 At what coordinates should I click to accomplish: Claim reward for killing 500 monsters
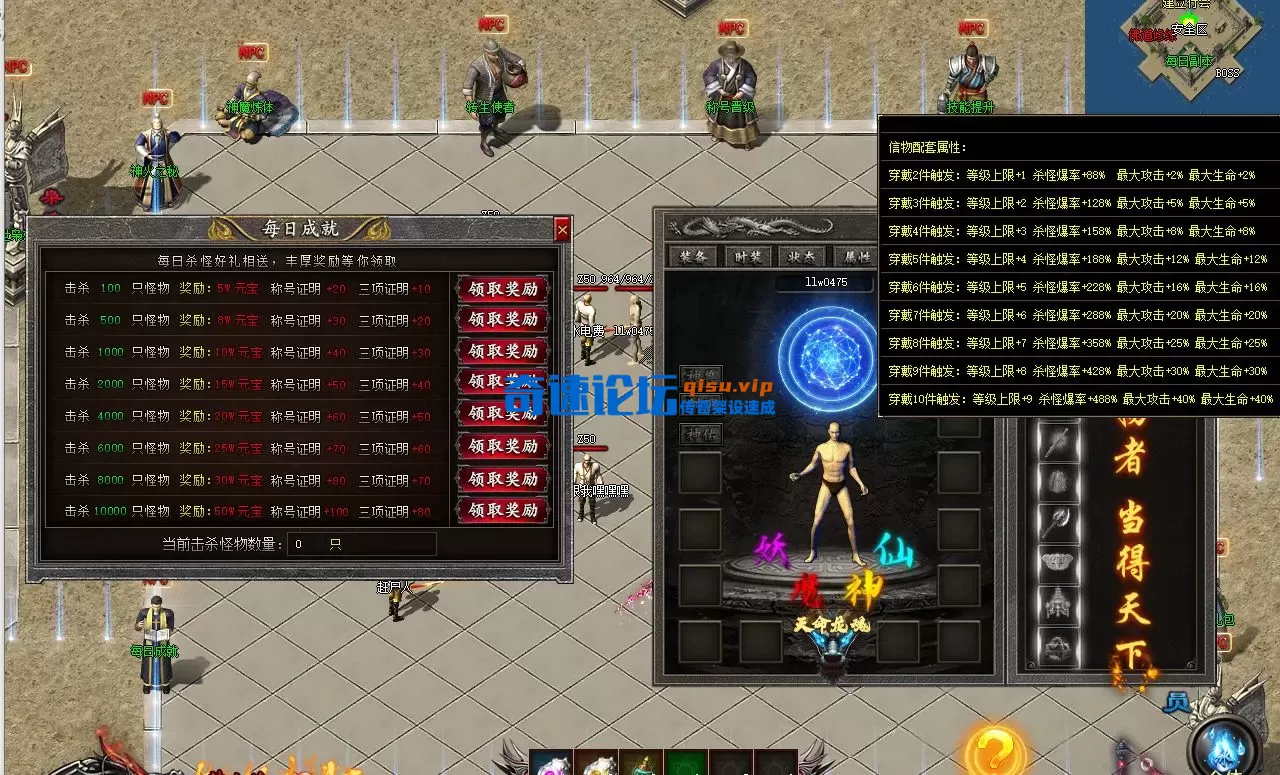503,320
